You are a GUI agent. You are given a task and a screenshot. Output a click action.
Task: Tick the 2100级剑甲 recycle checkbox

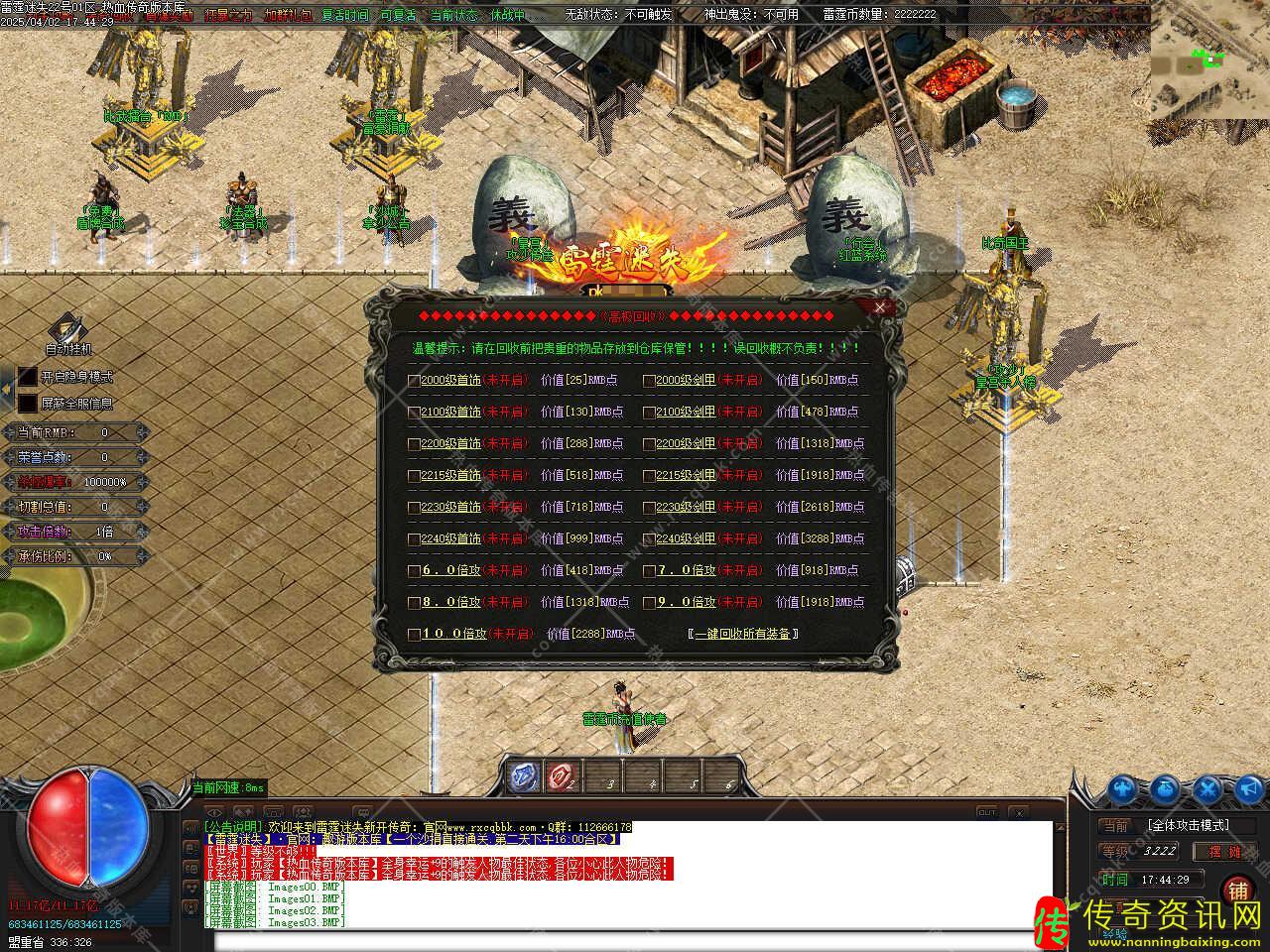tap(650, 412)
